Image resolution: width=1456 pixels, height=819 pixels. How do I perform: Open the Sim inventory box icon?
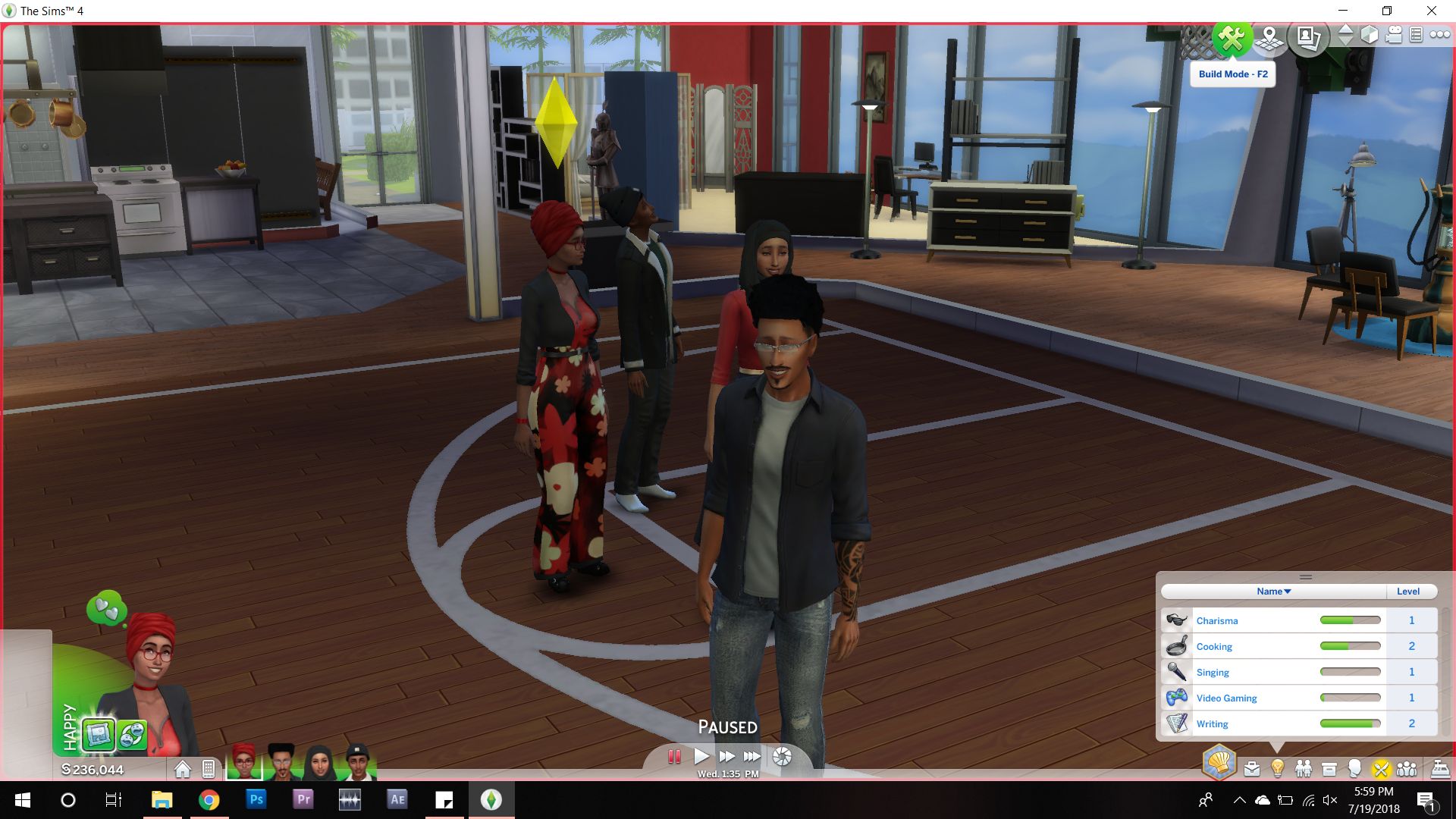click(1329, 768)
